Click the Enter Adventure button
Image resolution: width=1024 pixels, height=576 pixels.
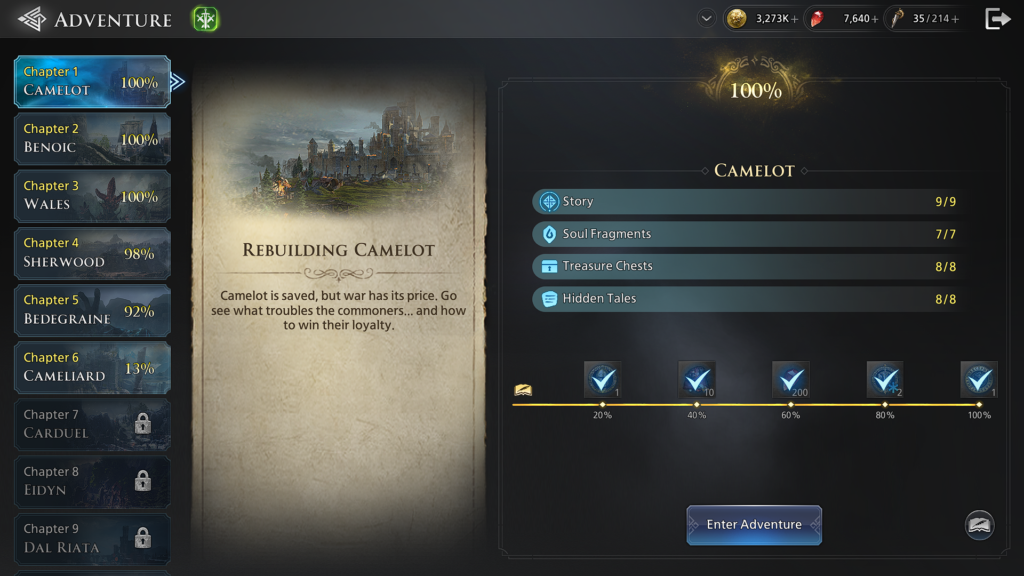(x=754, y=524)
